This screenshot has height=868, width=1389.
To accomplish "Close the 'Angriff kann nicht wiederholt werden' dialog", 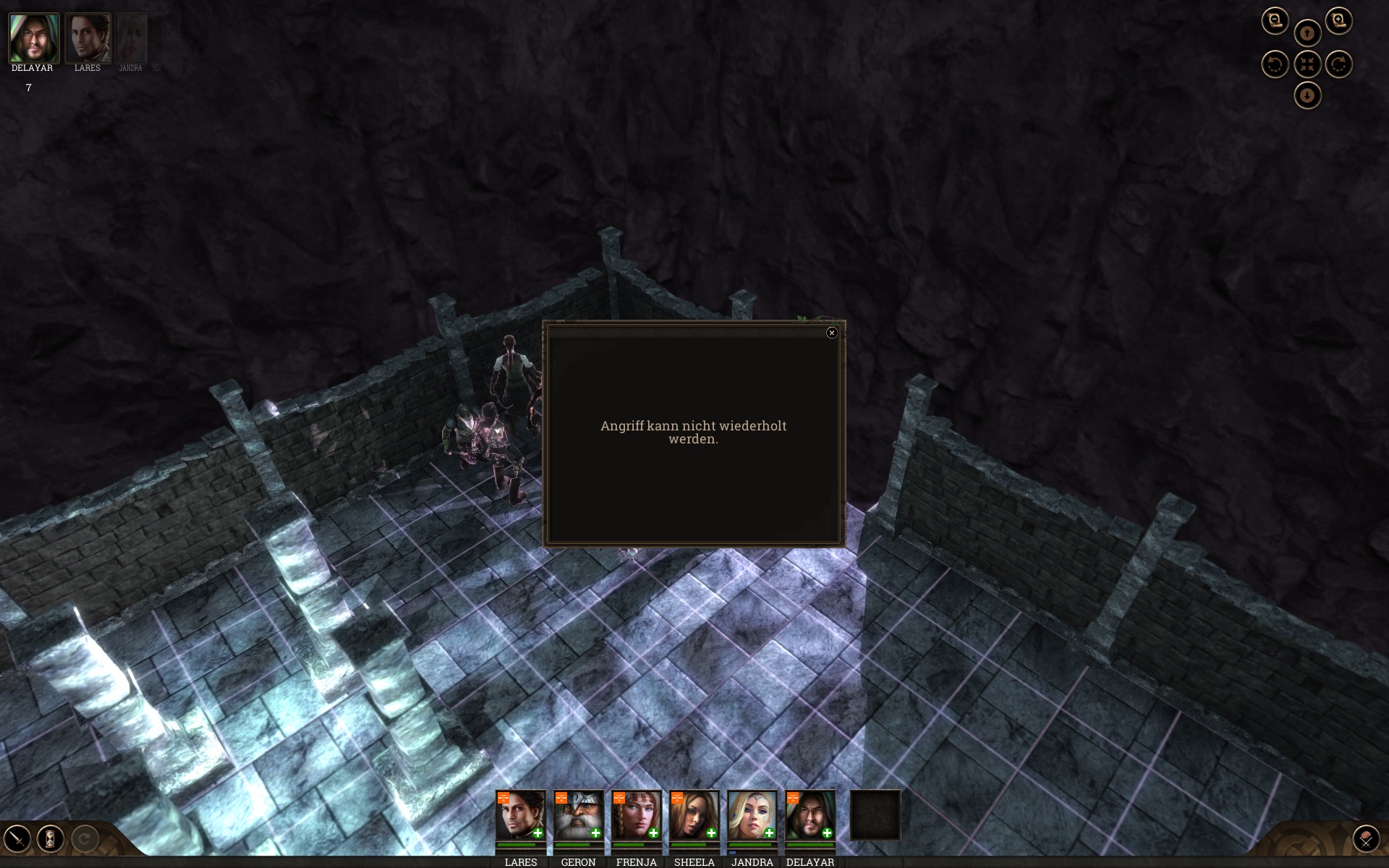I will click(x=831, y=333).
